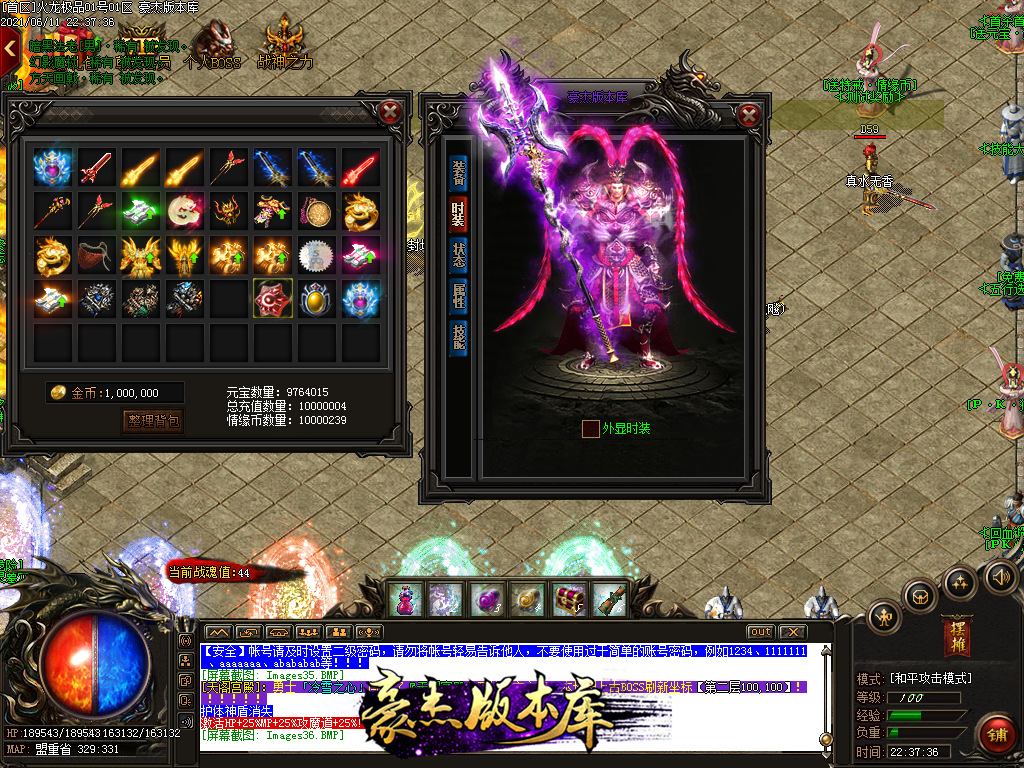The image size is (1024, 768).
Task: Select the red star emblem in the bag
Action: 272,298
